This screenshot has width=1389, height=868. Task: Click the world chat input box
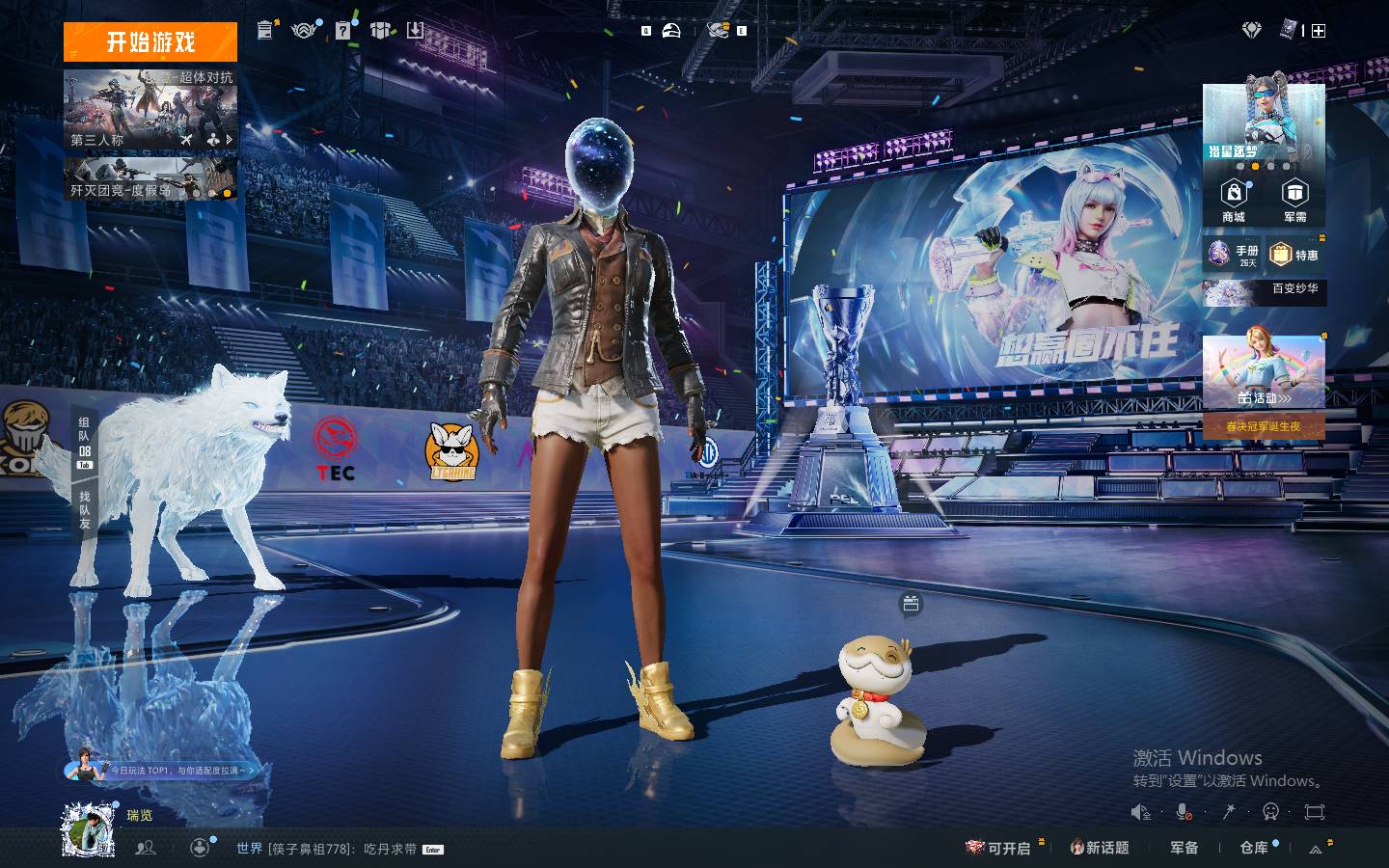coord(328,849)
